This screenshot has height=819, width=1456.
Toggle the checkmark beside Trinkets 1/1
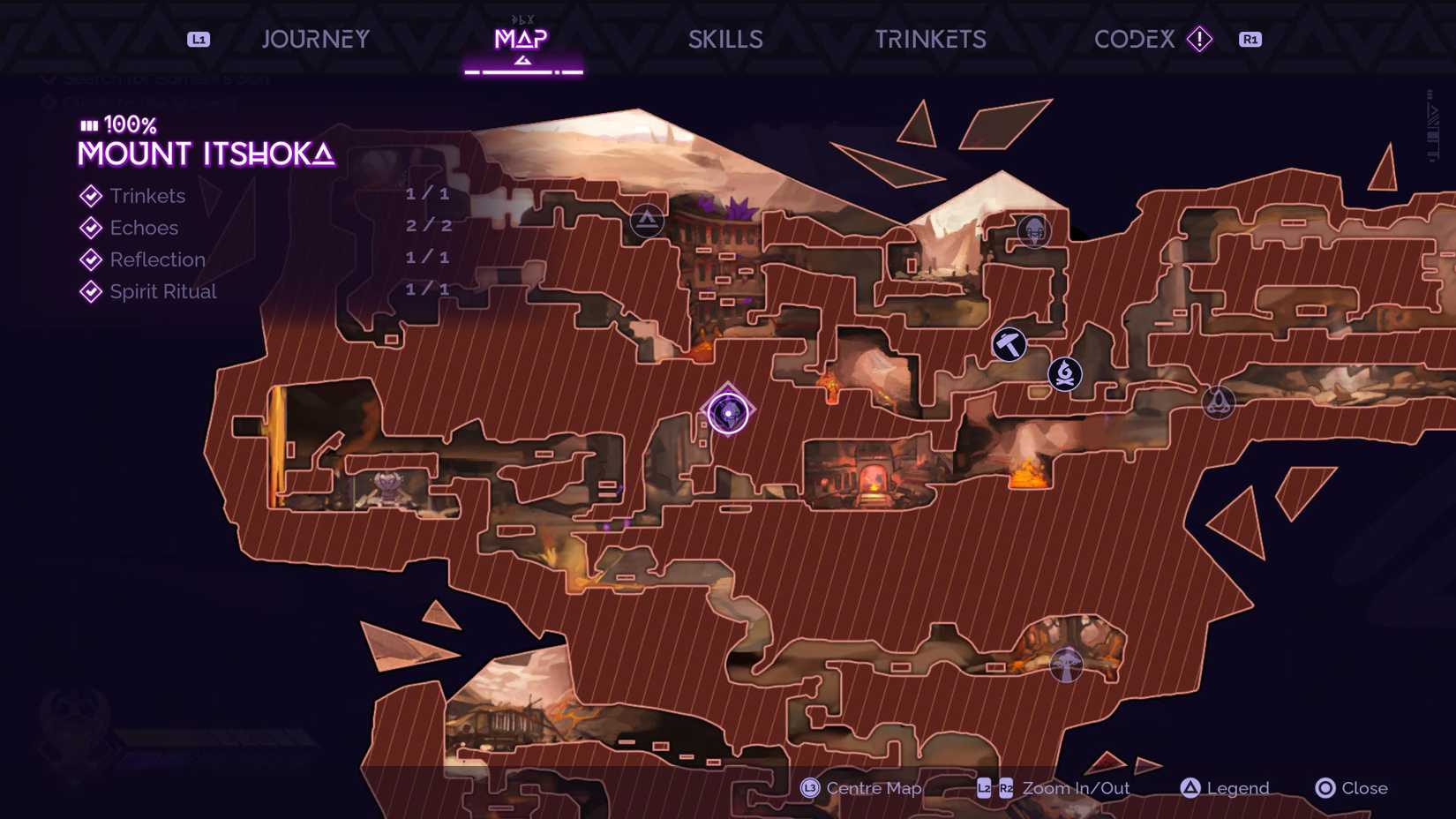pos(91,196)
